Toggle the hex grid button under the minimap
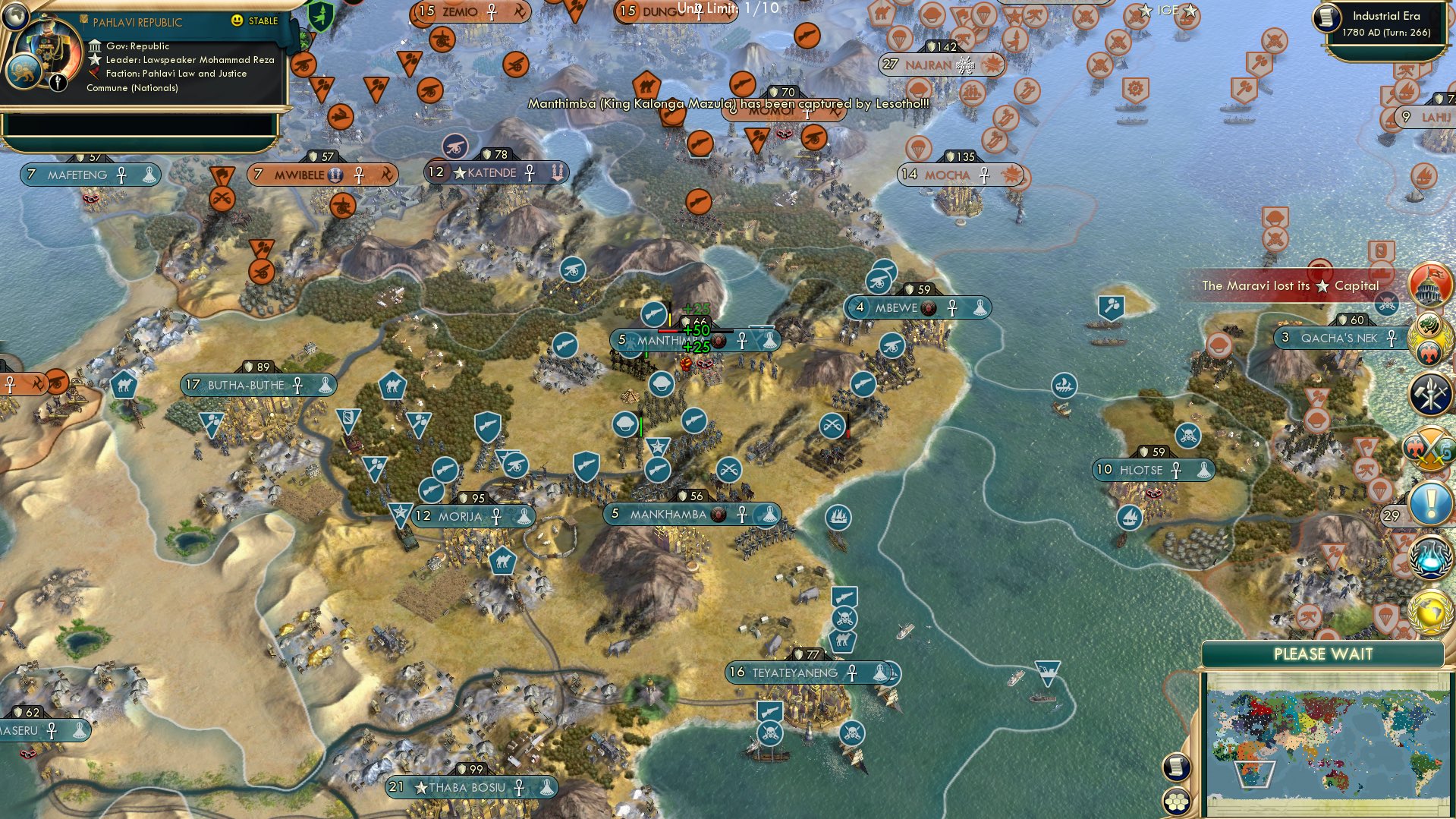1456x819 pixels. pos(1177,802)
